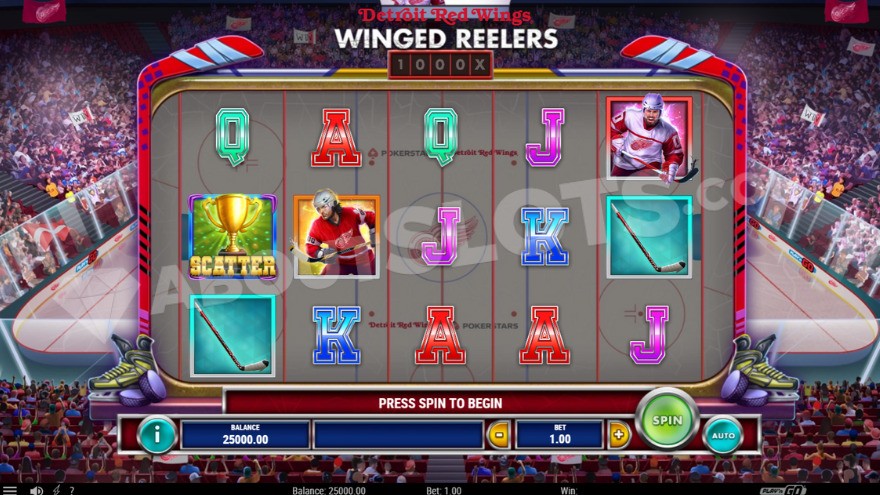Increase the bet with the plus button
Viewport: 880px width, 495px height.
coord(619,435)
